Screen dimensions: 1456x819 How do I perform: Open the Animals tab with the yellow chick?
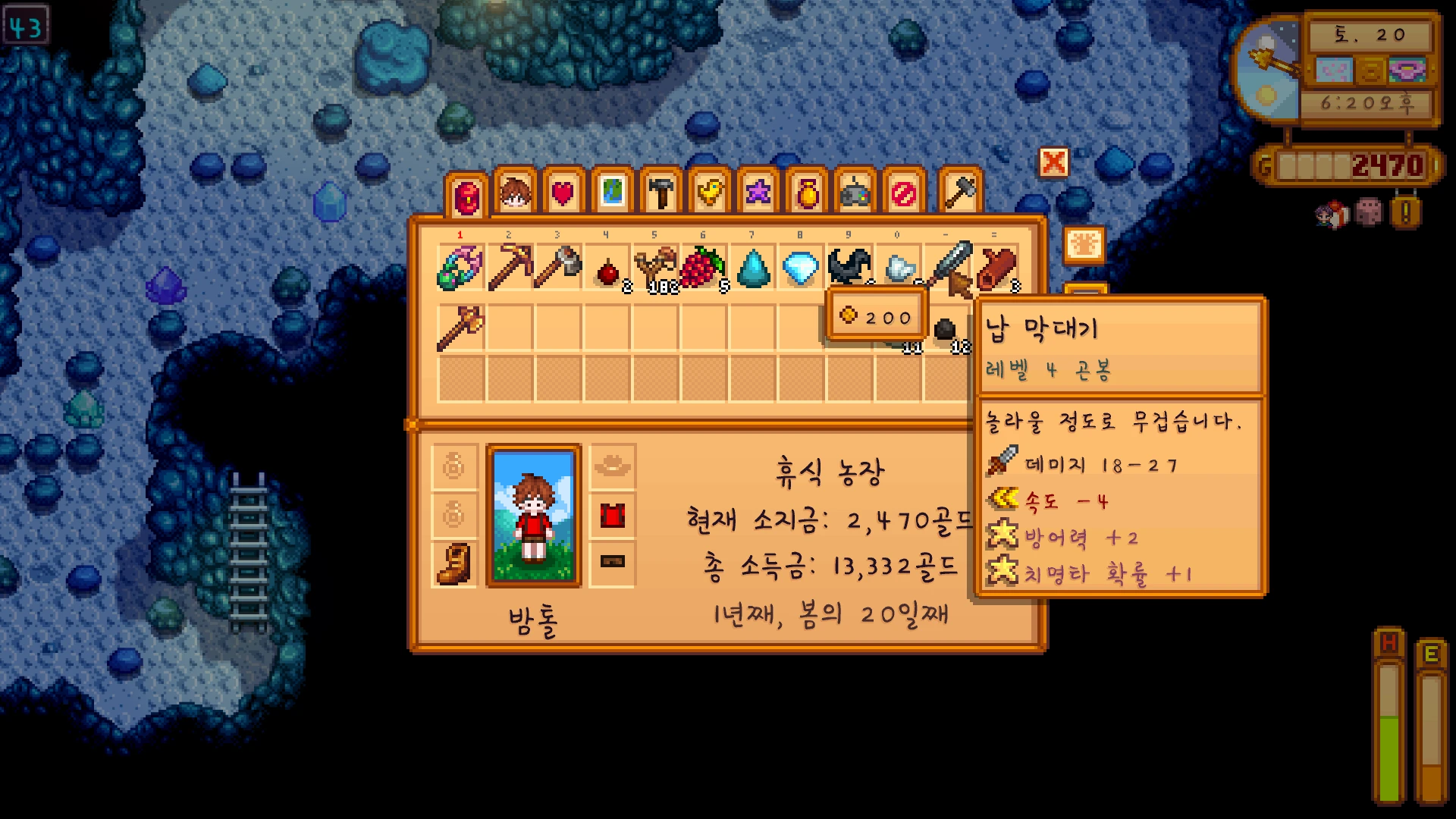[710, 193]
